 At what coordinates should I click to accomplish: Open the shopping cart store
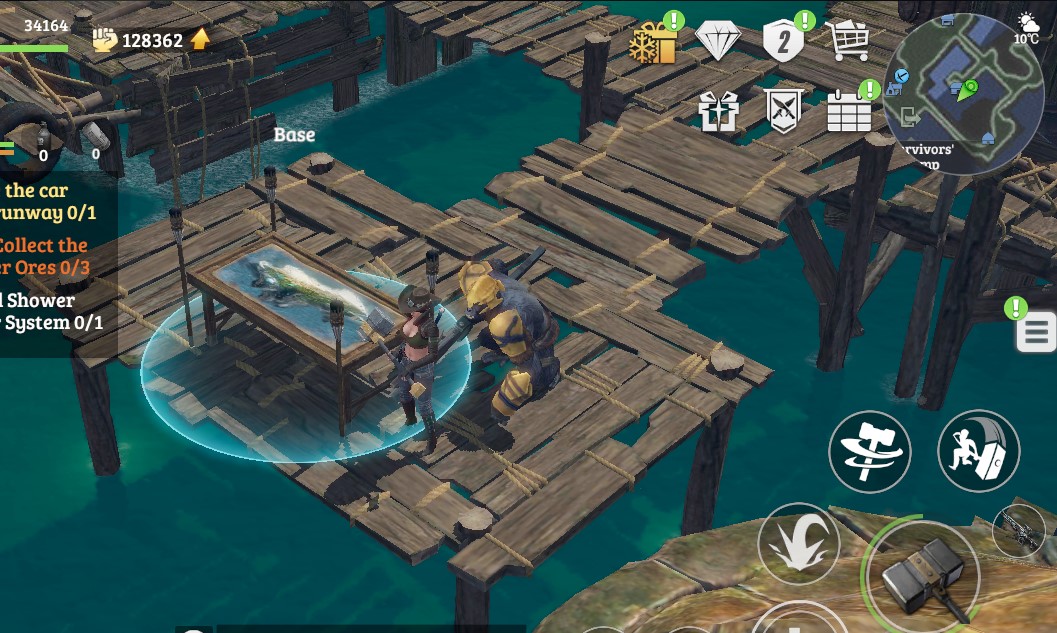(847, 41)
